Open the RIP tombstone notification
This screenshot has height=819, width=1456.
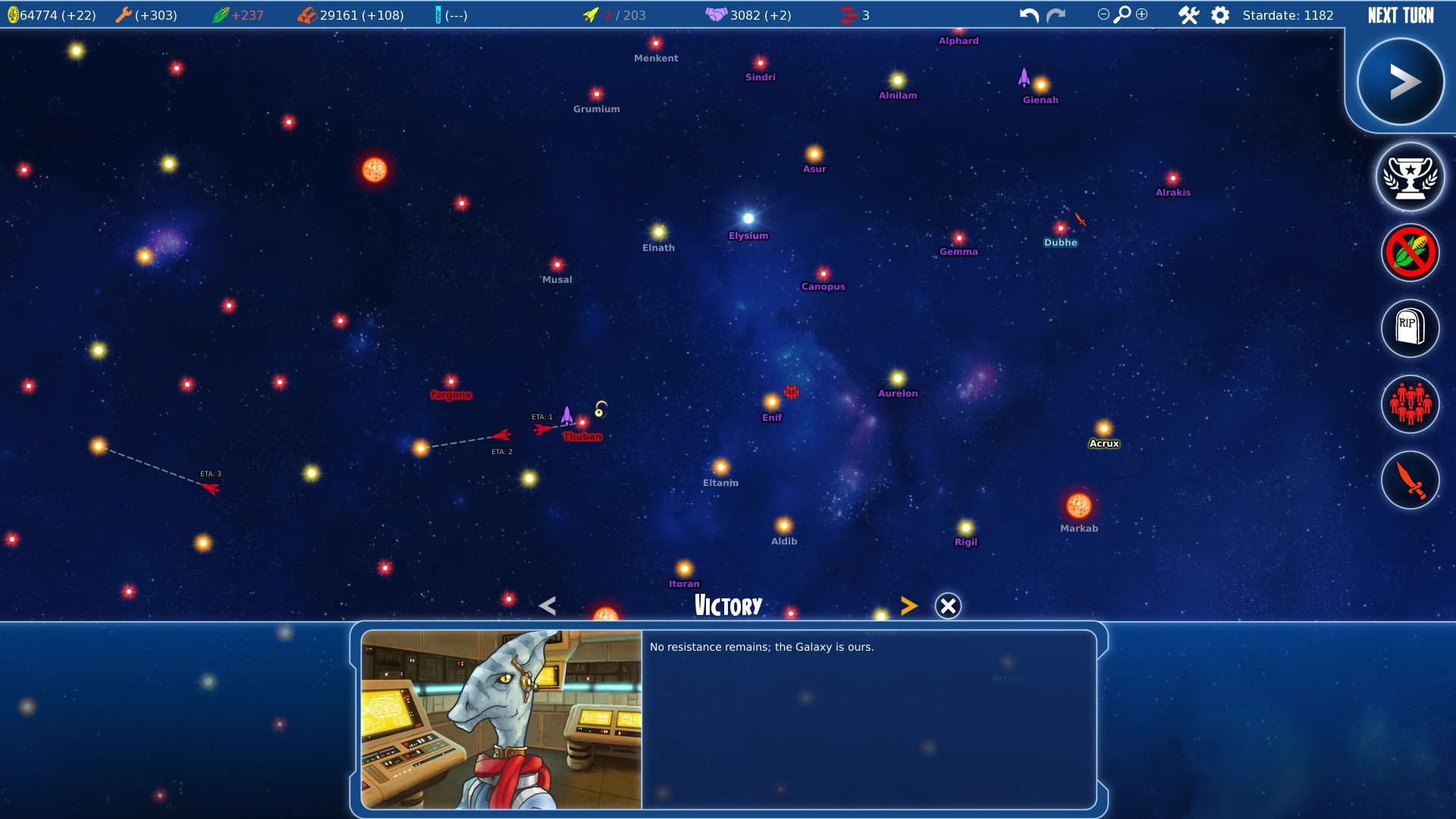pos(1410,328)
